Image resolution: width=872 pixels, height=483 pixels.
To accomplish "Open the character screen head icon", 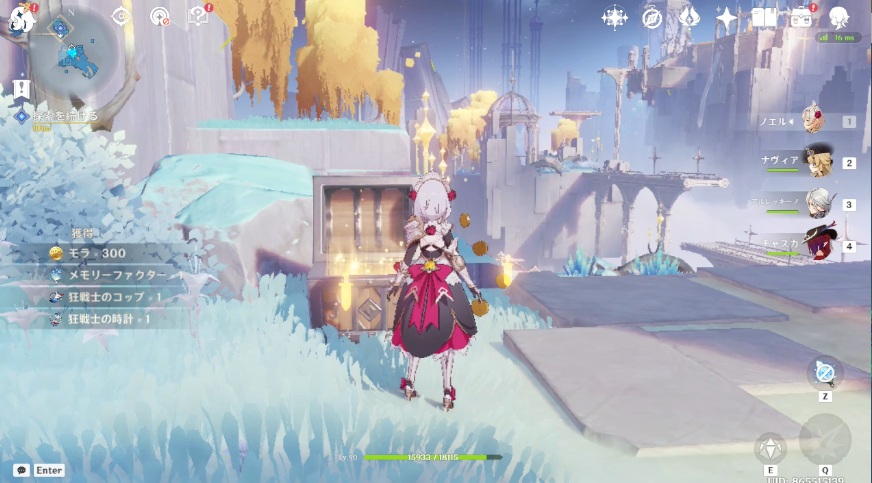I will click(x=839, y=17).
